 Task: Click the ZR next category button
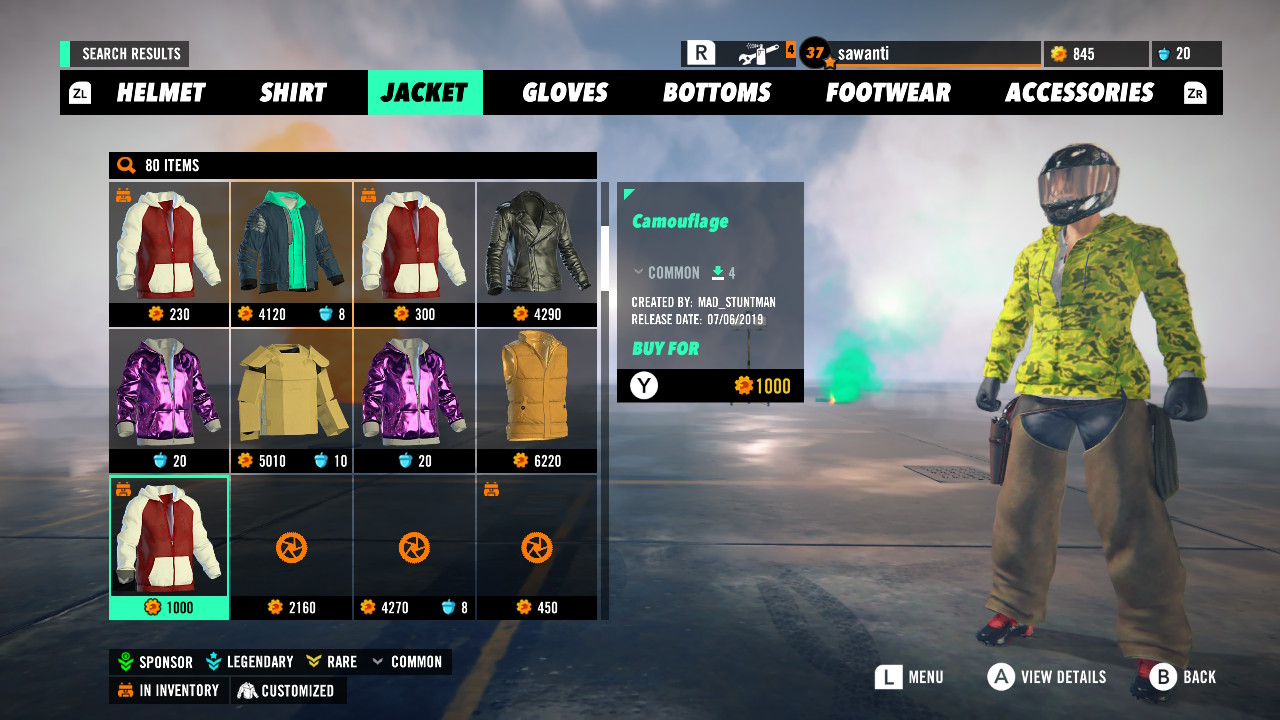(1194, 92)
